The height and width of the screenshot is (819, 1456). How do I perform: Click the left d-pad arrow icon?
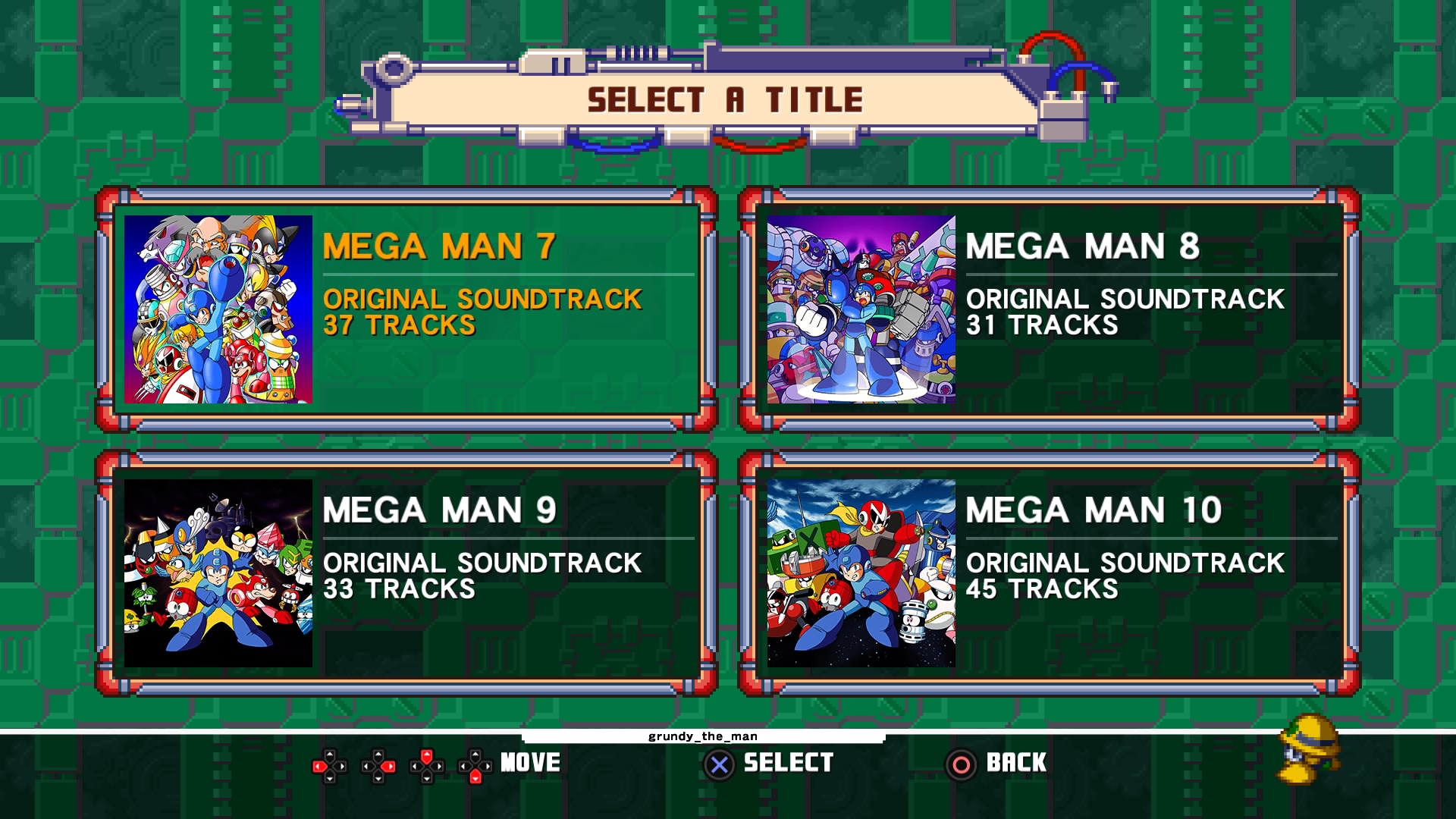tap(320, 766)
